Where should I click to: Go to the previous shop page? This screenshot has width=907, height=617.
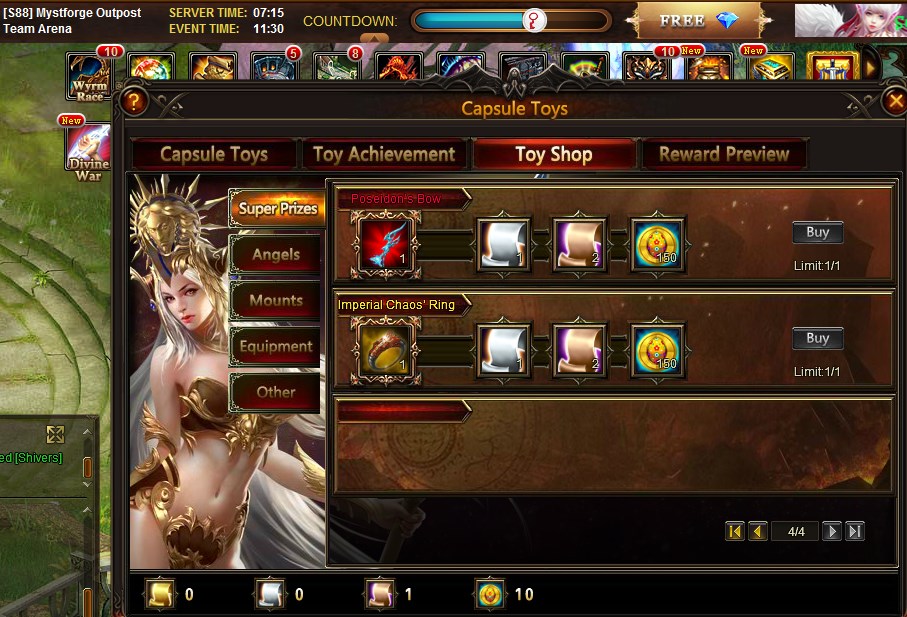click(758, 531)
